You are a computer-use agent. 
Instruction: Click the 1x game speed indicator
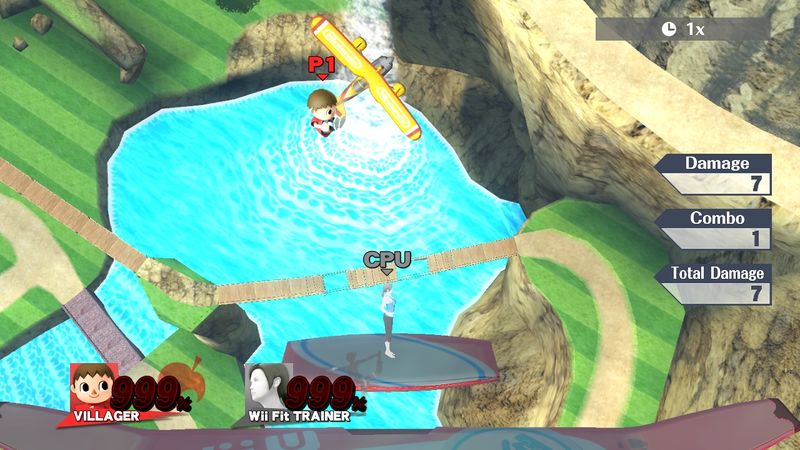click(x=683, y=29)
